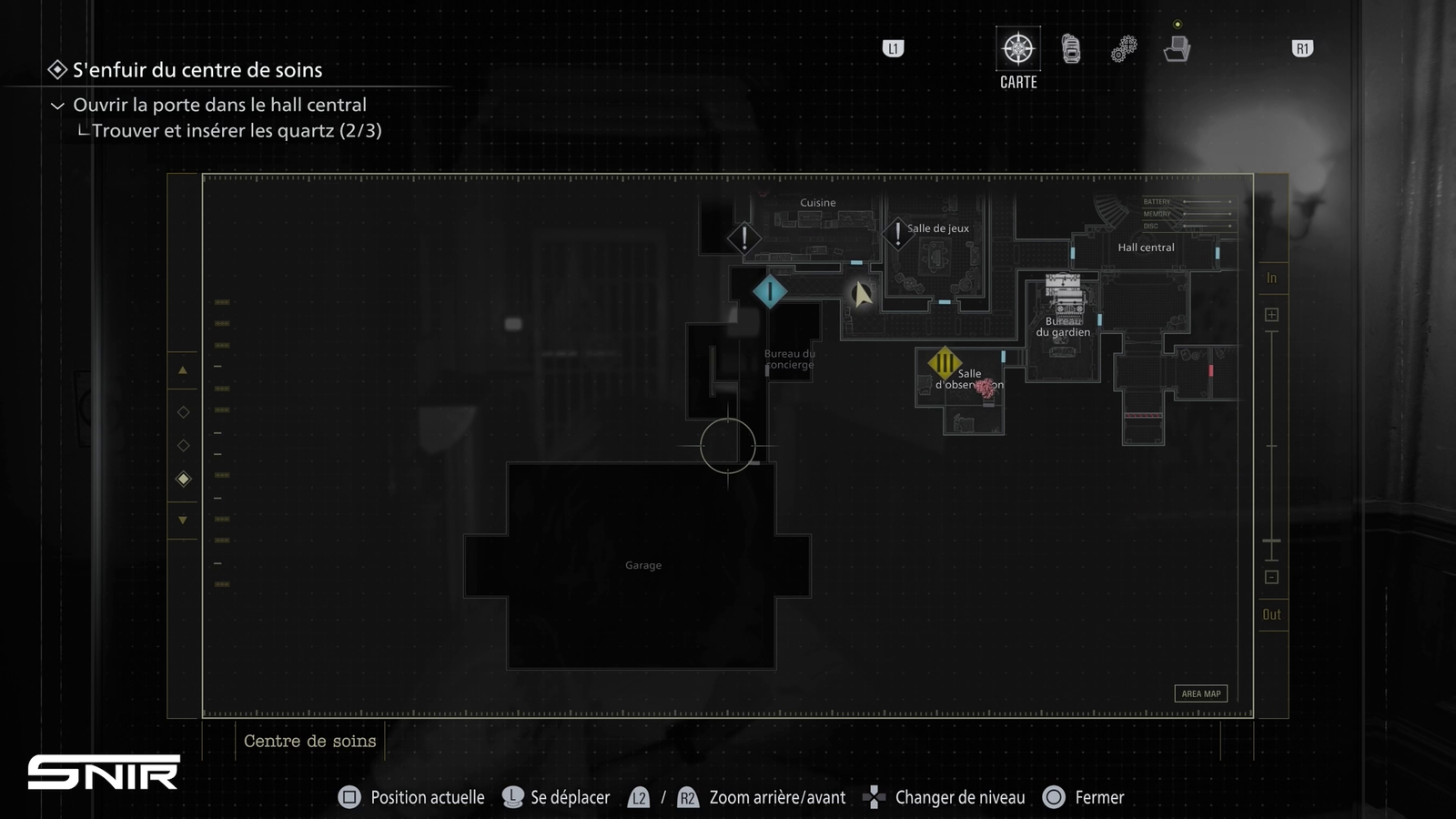
Task: Zoom in with the plus button
Action: [1271, 315]
